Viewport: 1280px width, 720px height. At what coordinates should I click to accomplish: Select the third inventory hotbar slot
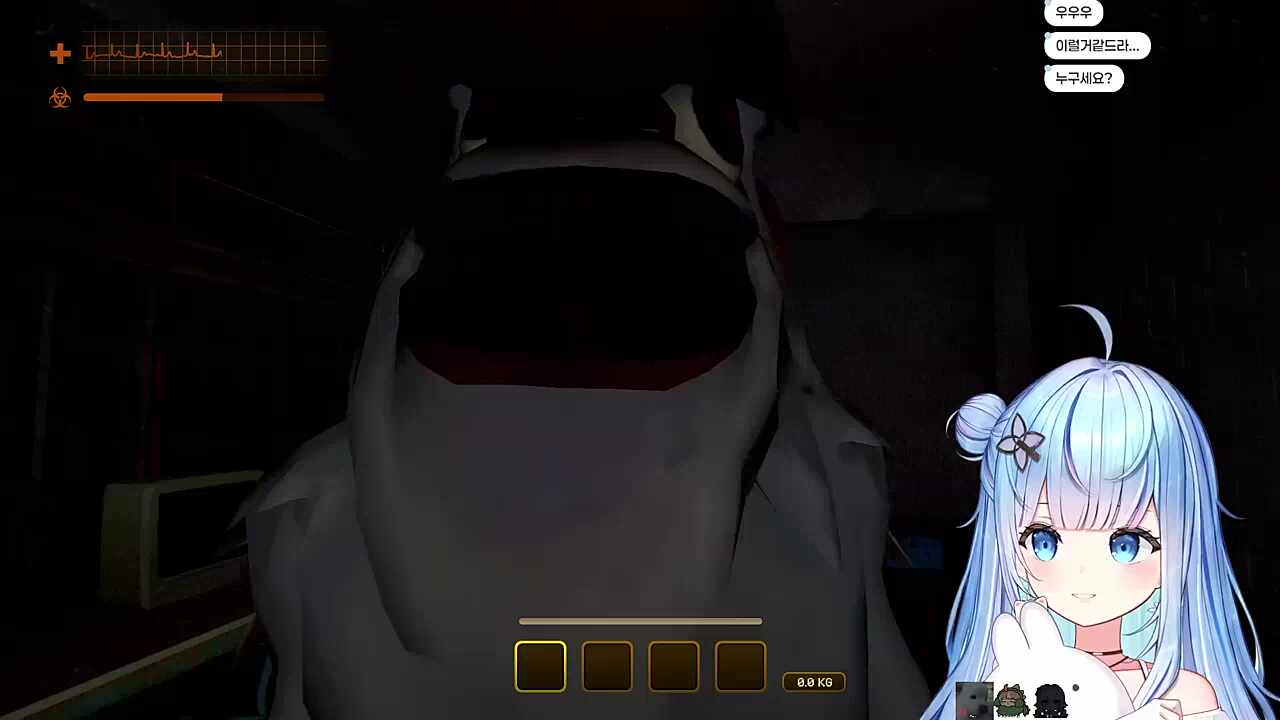673,666
